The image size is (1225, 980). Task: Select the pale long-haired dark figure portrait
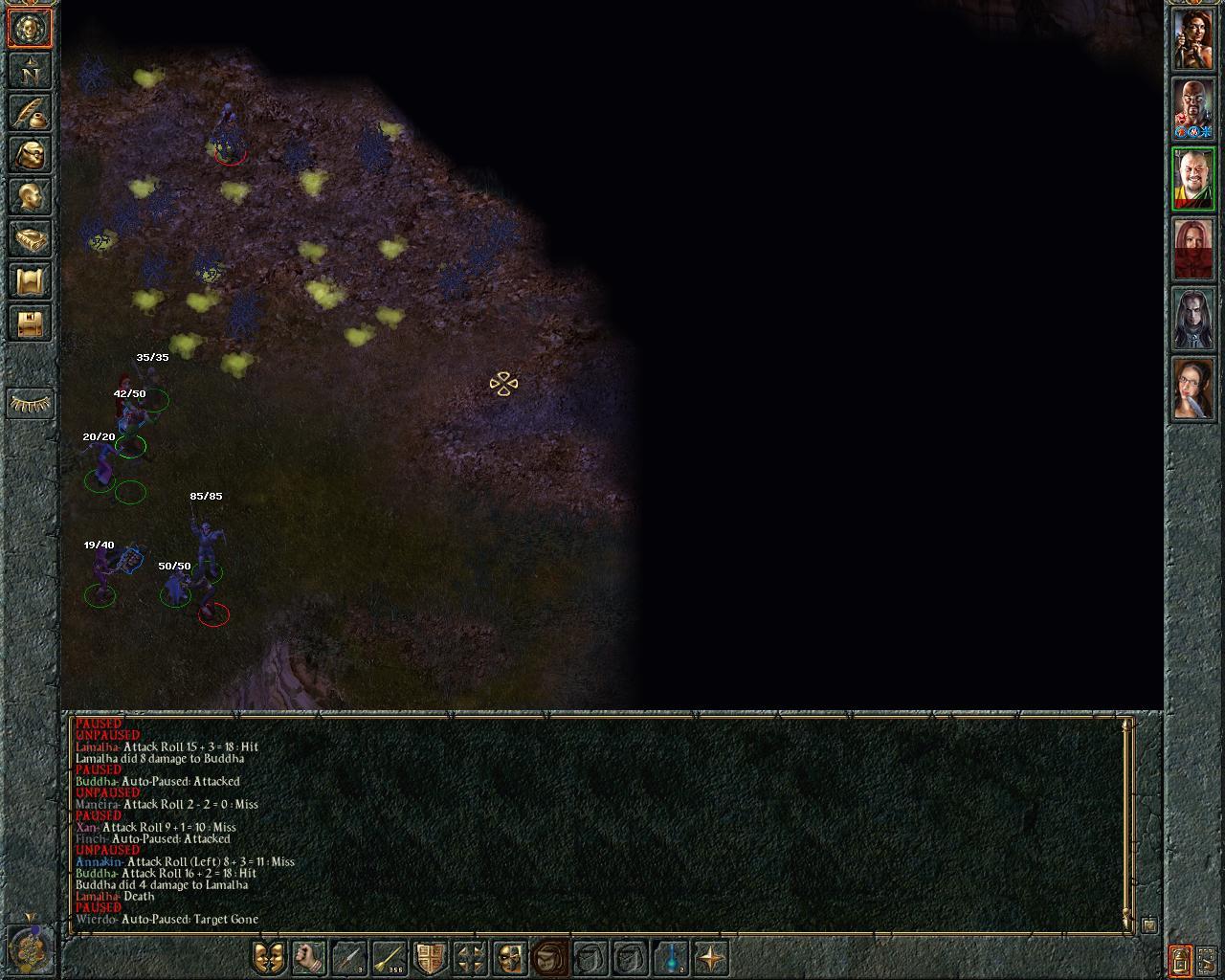tap(1193, 320)
